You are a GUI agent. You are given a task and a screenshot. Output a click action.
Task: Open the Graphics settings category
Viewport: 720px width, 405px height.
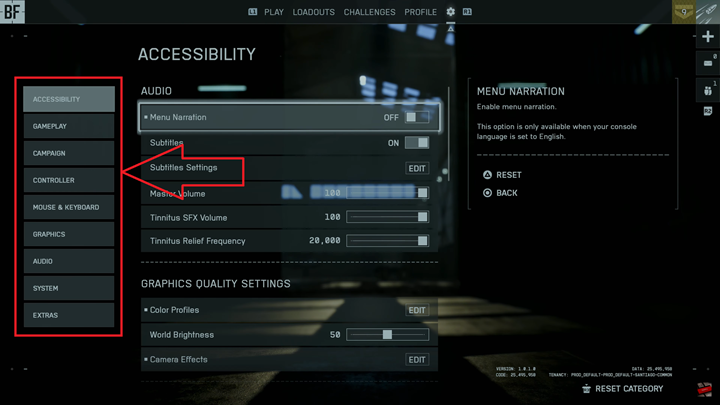click(x=69, y=235)
